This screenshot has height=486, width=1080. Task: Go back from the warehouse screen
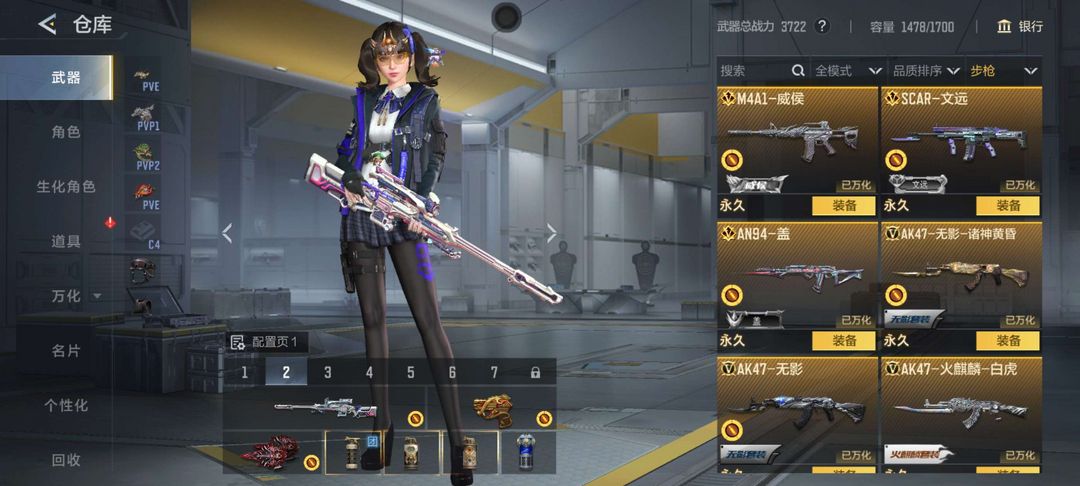[47, 25]
